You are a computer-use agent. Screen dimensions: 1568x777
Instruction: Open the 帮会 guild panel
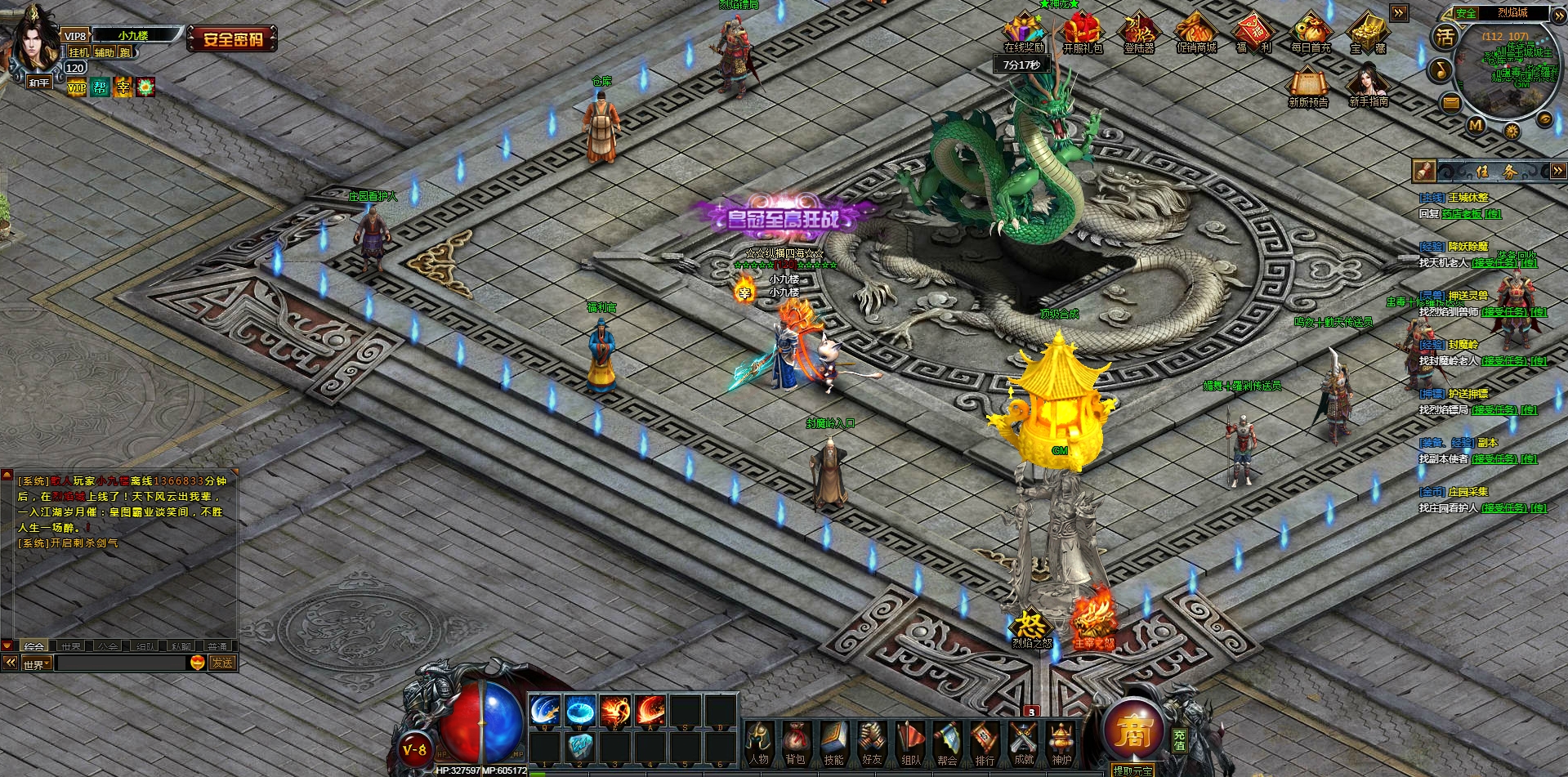click(947, 744)
